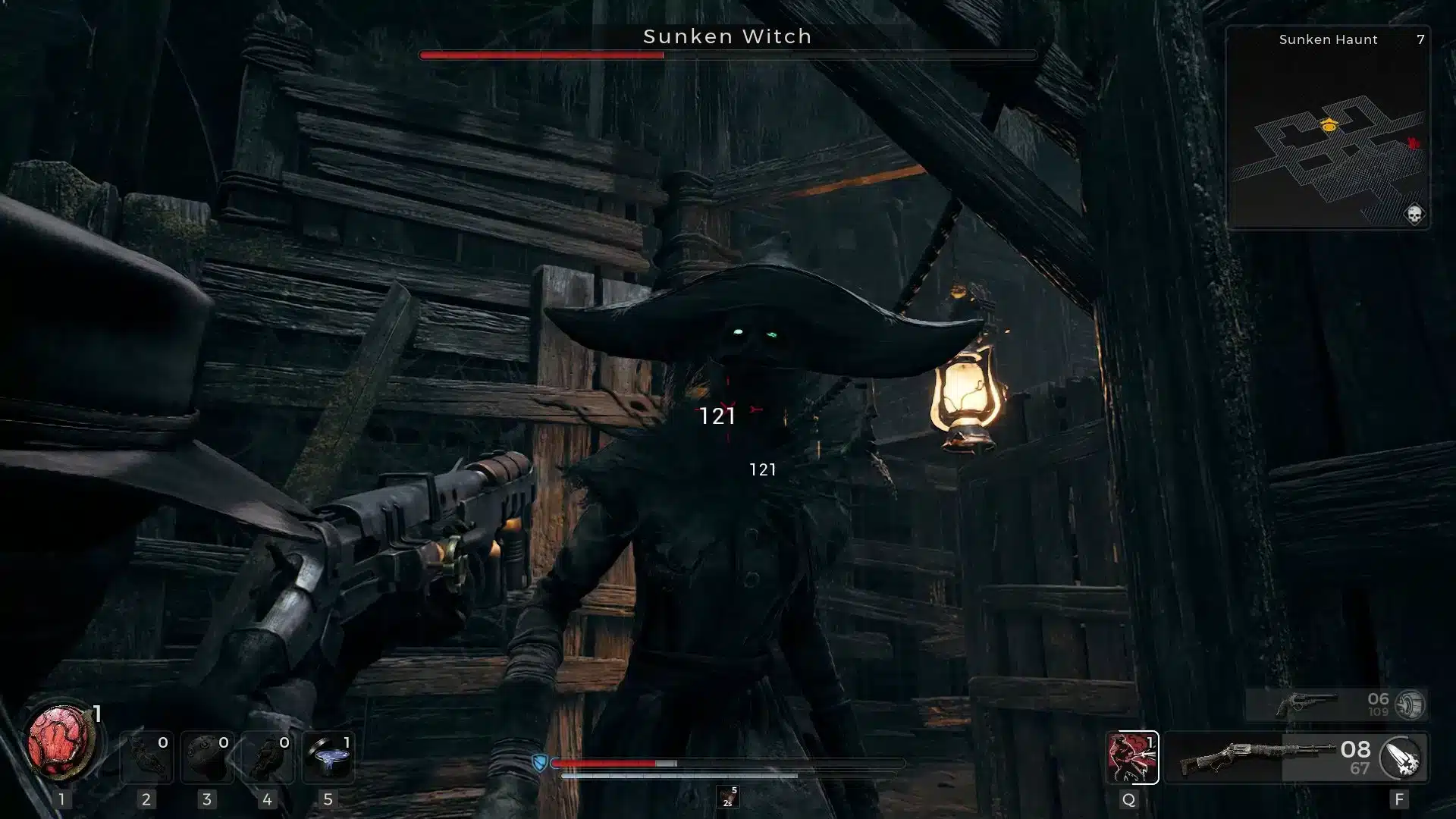This screenshot has width=1456, height=819.
Task: Use the blue consumable in slot 5
Action: (328, 758)
